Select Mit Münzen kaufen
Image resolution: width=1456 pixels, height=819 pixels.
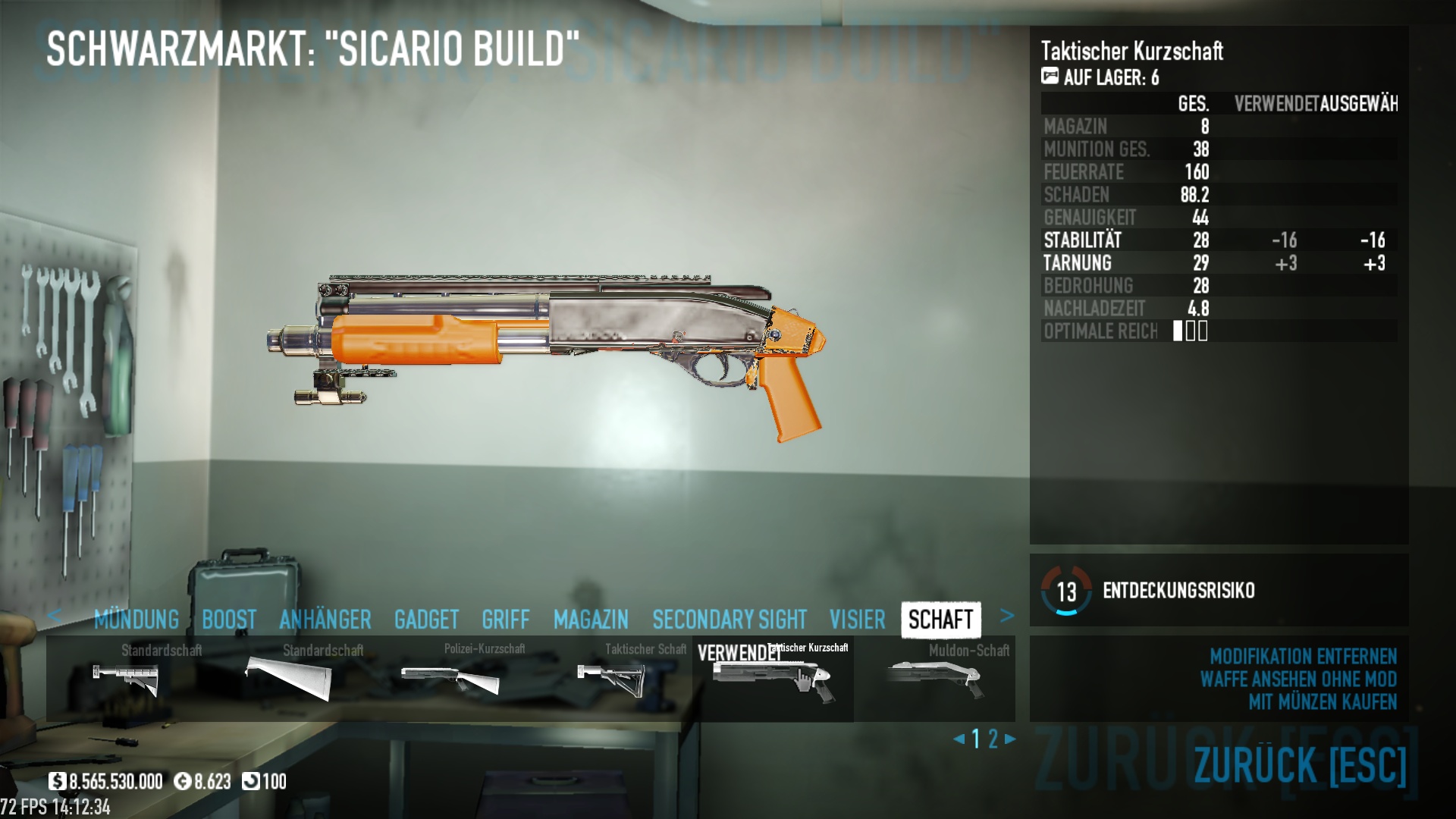[x=1323, y=702]
